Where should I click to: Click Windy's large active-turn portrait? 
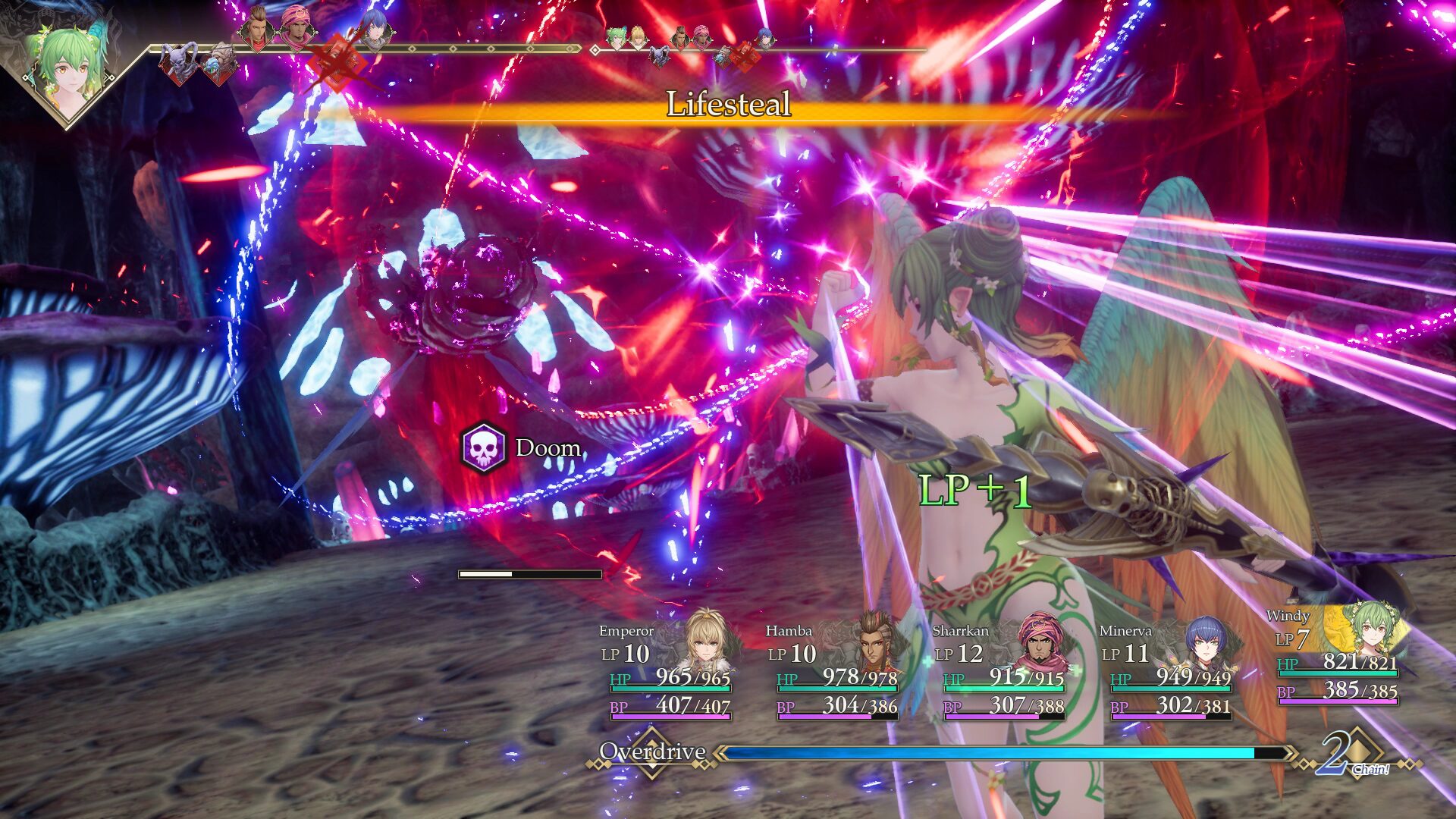[67, 67]
